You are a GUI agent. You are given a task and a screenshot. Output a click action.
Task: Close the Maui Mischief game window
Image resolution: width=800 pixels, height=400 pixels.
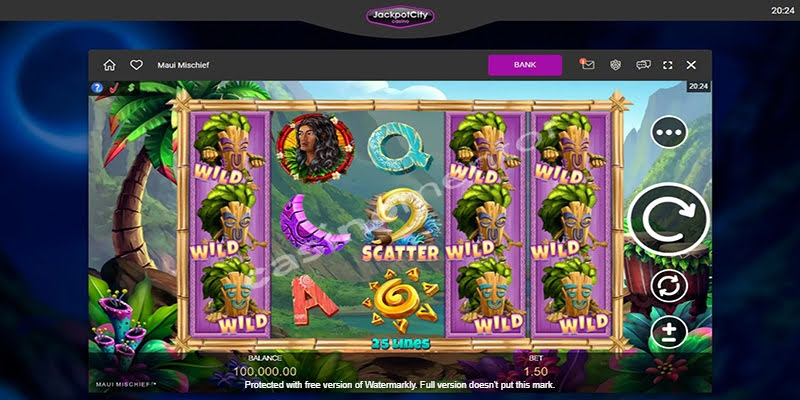point(691,65)
